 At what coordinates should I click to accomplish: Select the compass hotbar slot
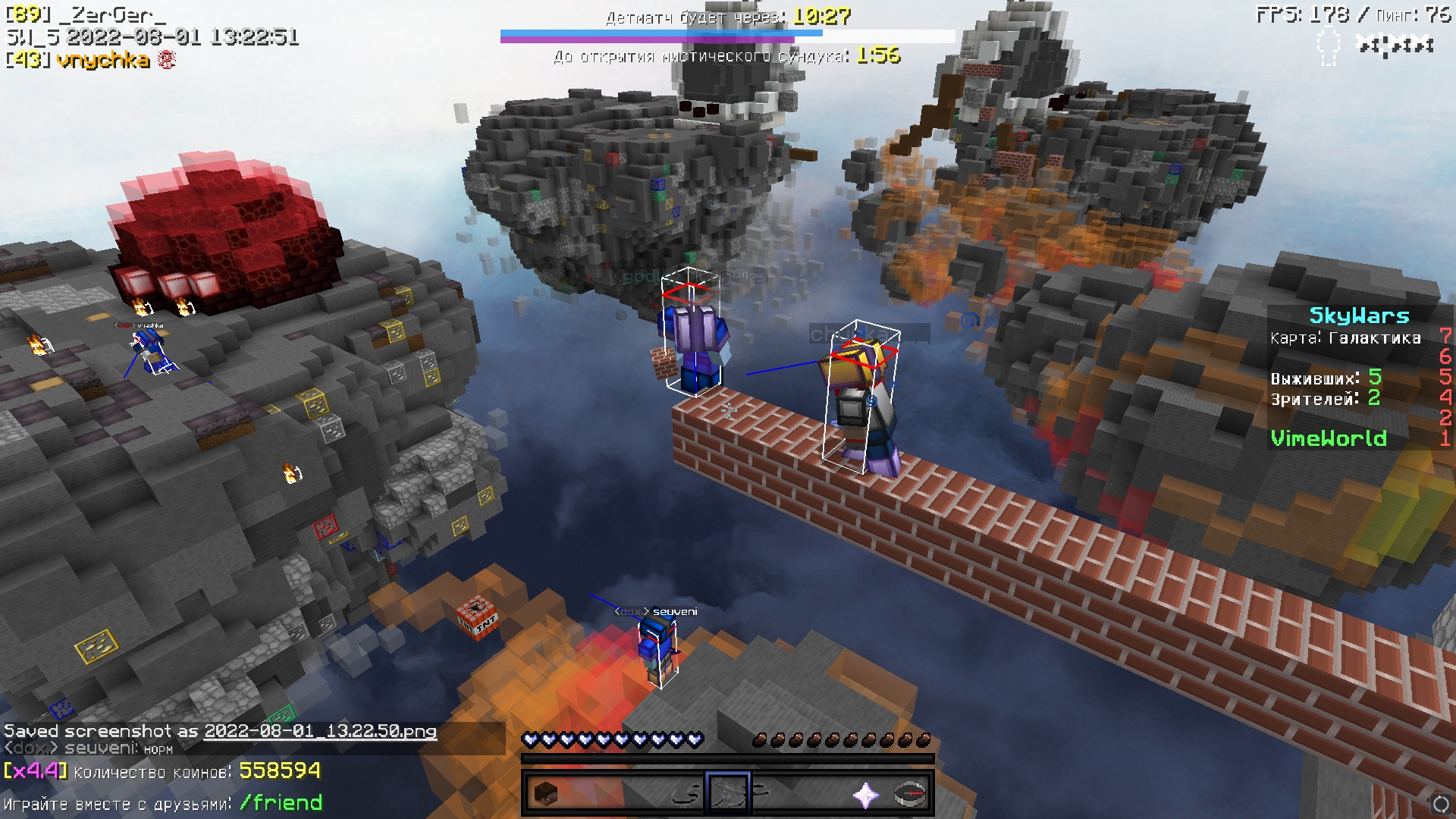pyautogui.click(x=910, y=794)
